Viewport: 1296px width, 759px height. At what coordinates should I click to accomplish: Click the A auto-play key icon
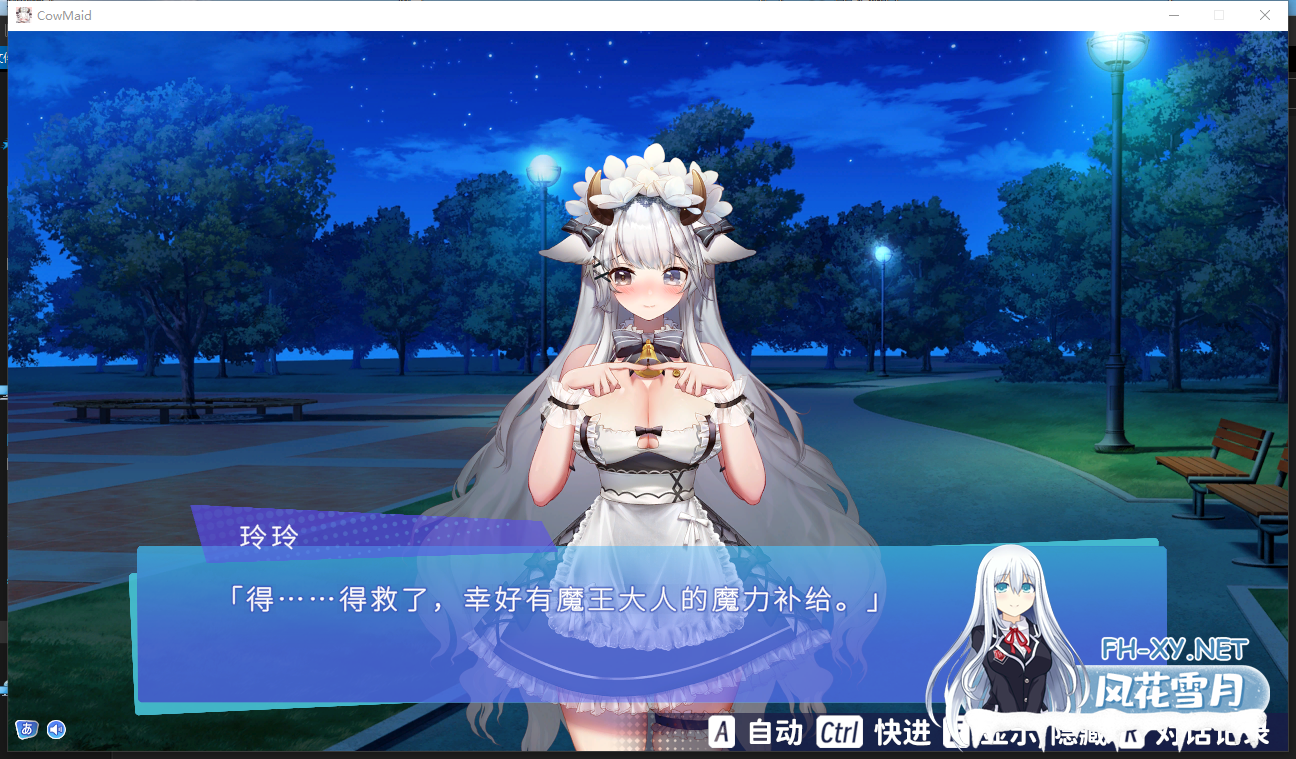722,733
